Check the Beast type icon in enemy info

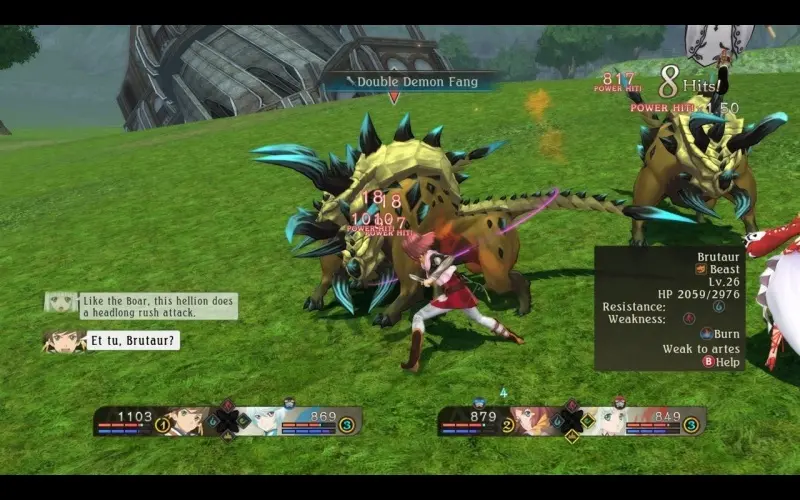click(x=701, y=269)
